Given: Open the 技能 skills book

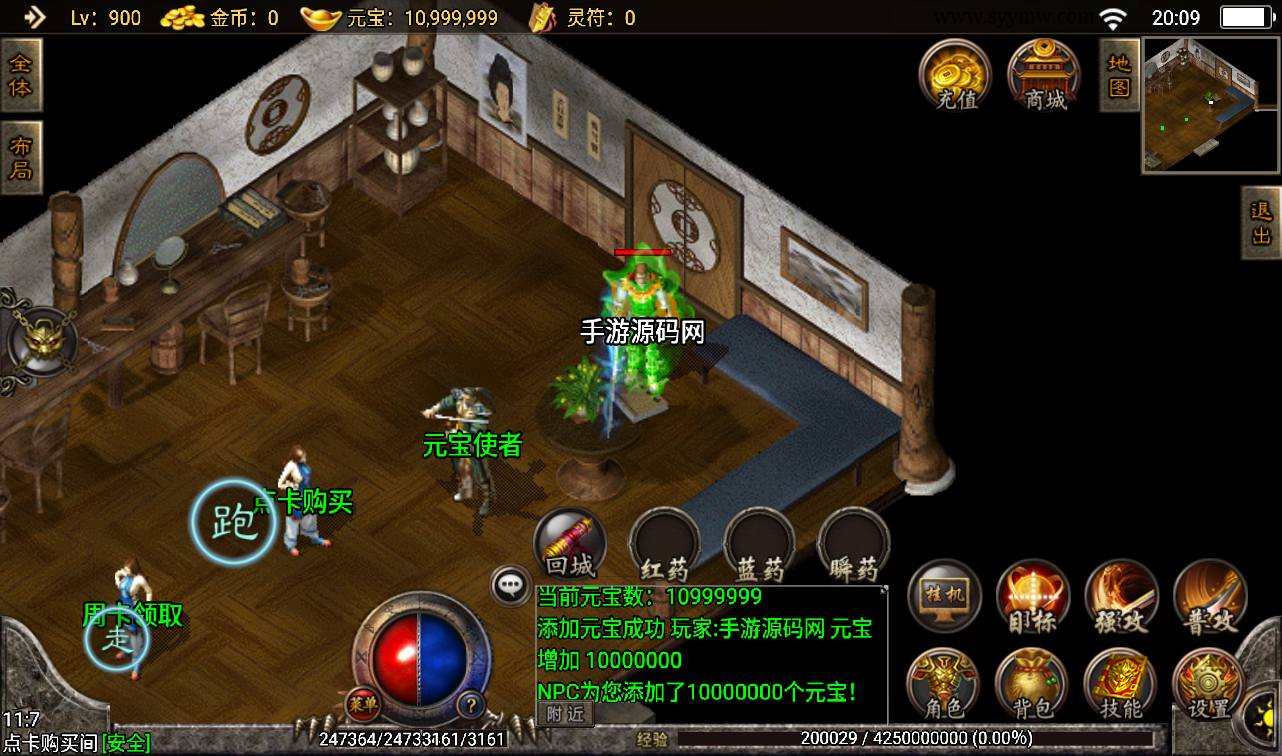Looking at the screenshot, I should pyautogui.click(x=1121, y=685).
